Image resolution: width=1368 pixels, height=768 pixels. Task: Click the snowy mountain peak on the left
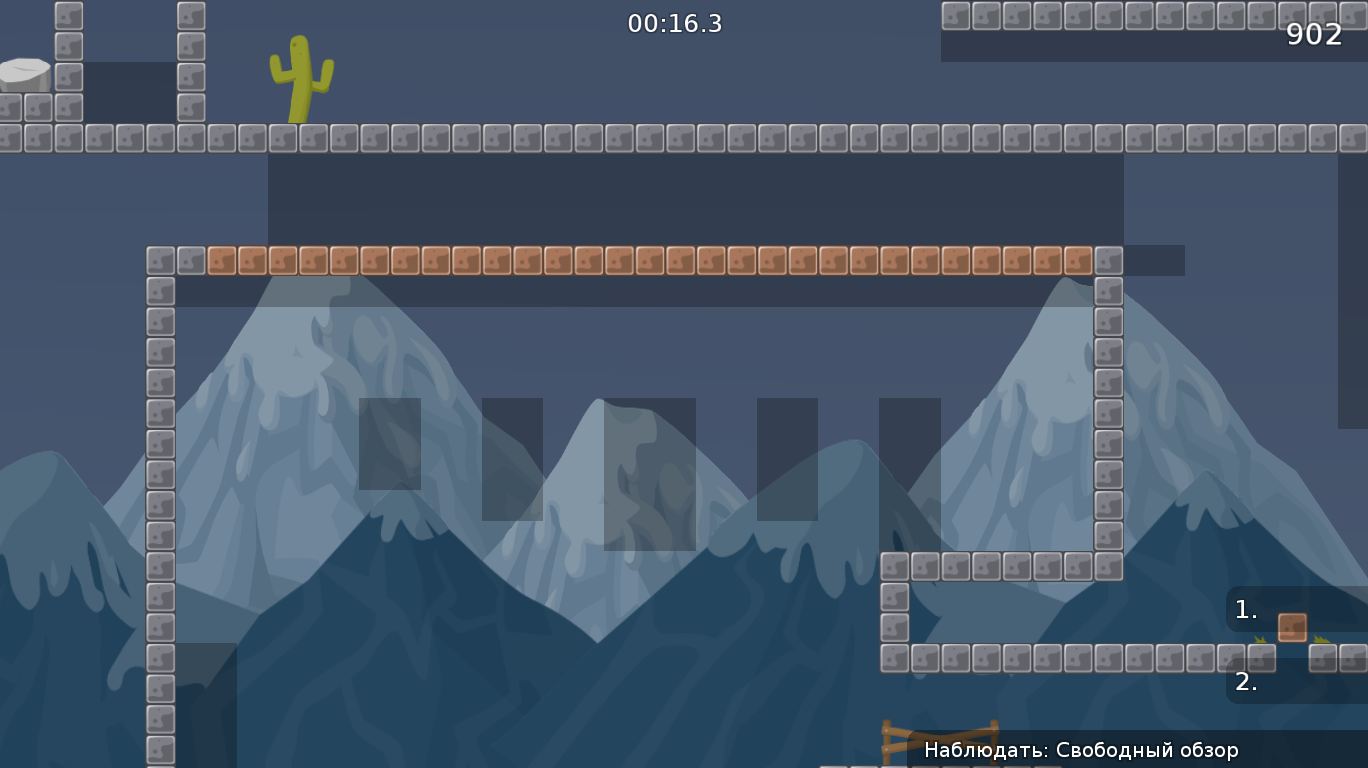click(300, 350)
